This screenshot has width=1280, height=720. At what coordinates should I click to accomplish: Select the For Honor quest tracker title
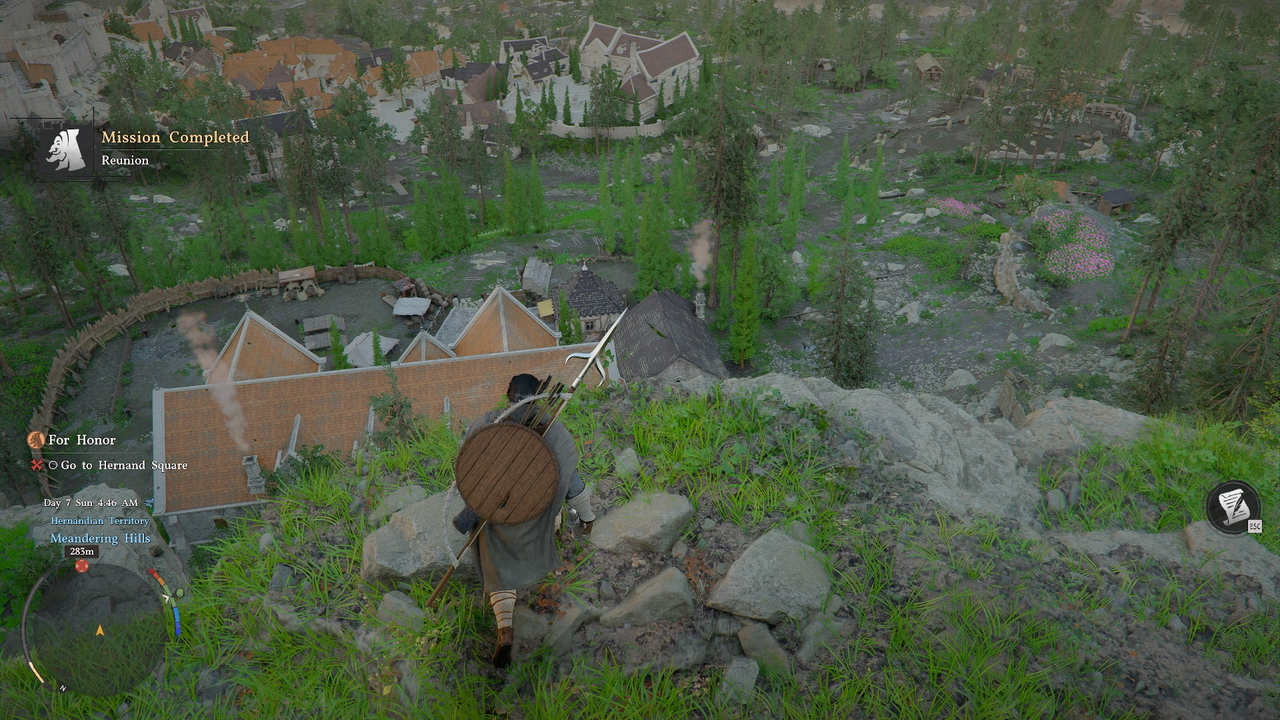(x=82, y=440)
